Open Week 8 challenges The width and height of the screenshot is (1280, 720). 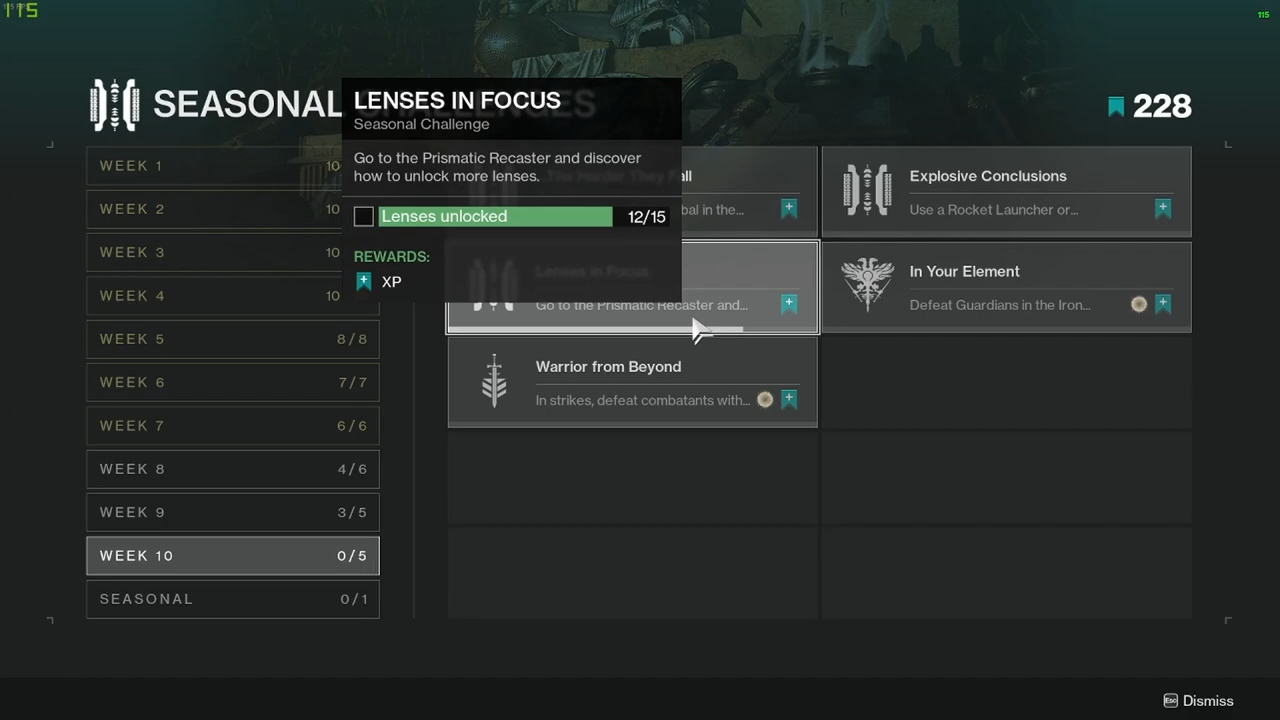[x=232, y=469]
